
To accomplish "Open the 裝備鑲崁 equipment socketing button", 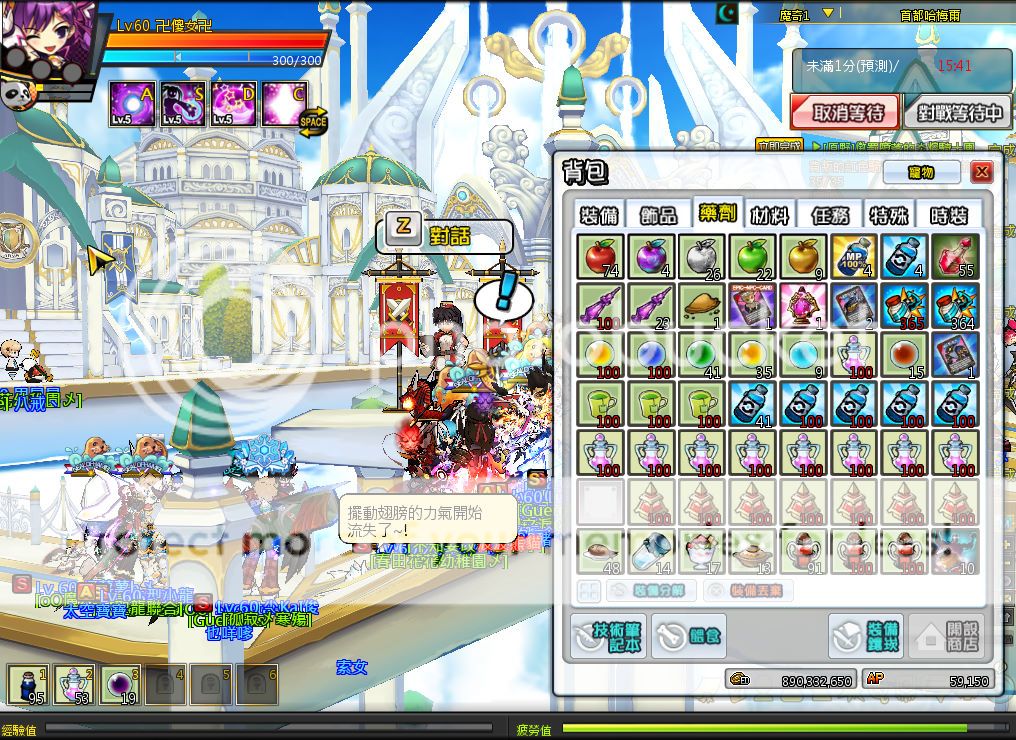I will (866, 636).
